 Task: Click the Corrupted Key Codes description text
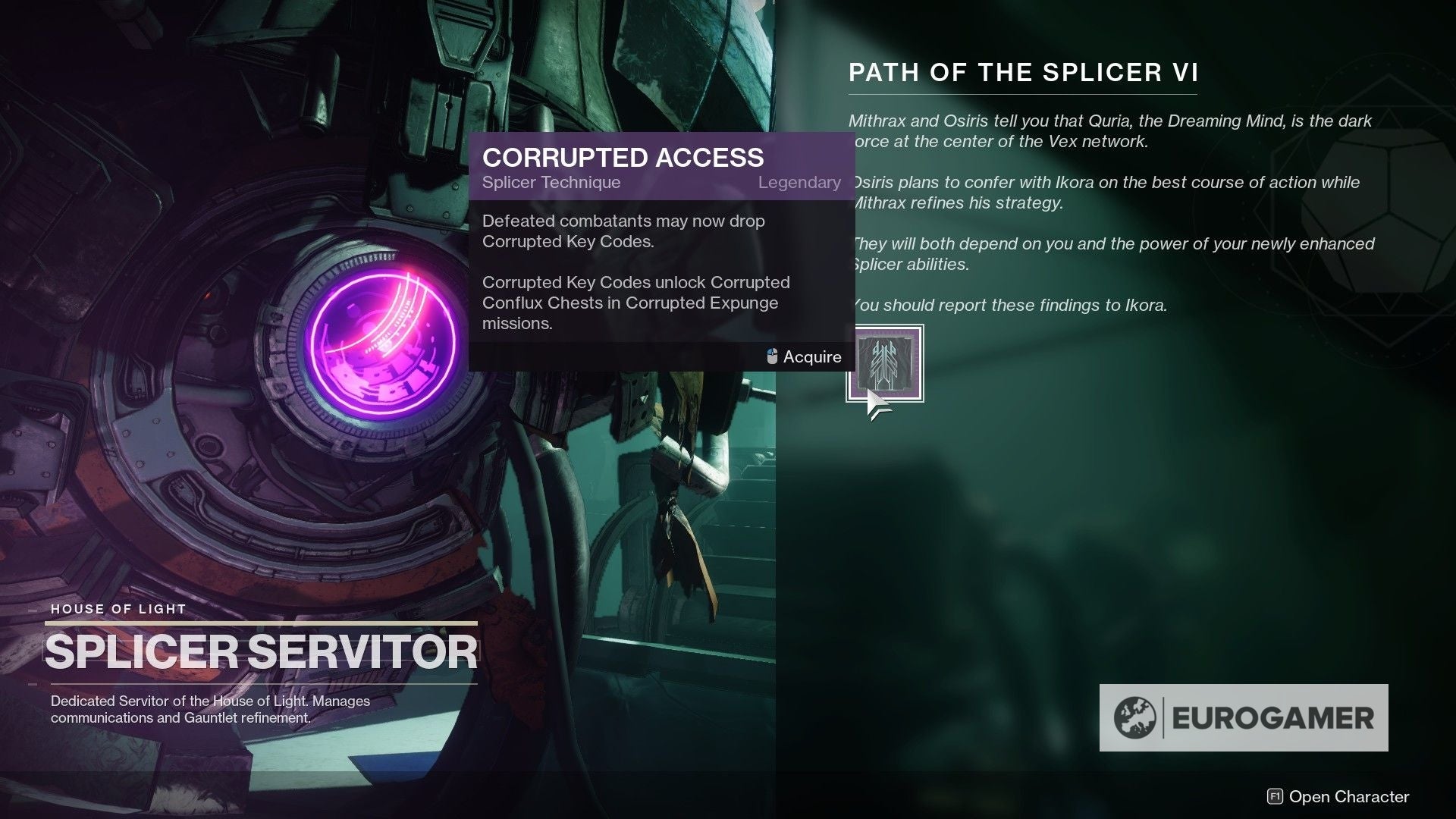[637, 302]
